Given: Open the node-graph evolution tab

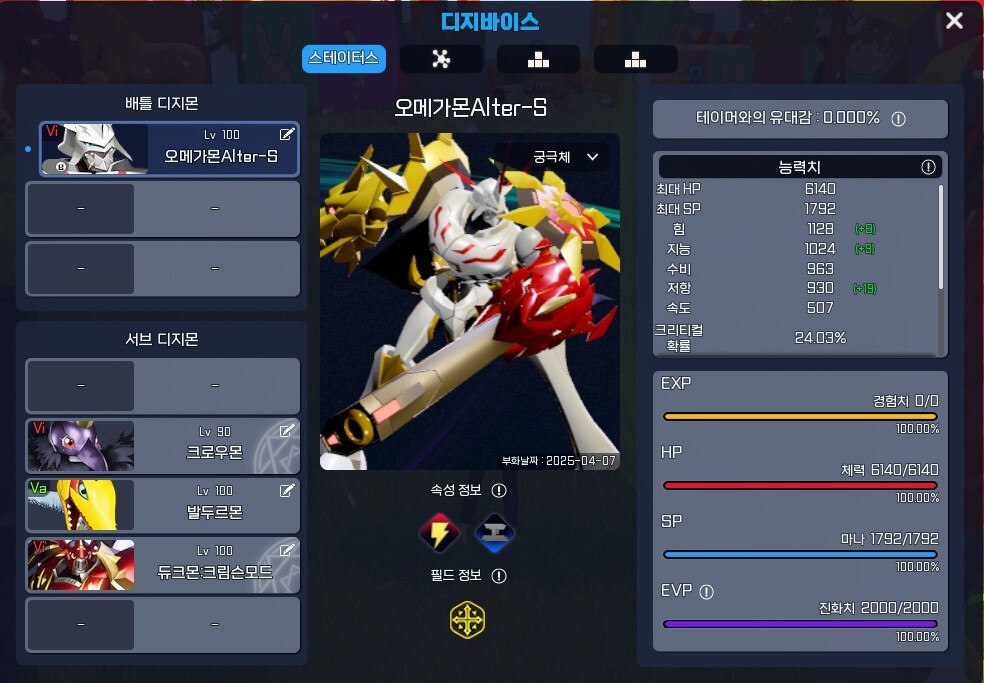Looking at the screenshot, I should [x=441, y=59].
